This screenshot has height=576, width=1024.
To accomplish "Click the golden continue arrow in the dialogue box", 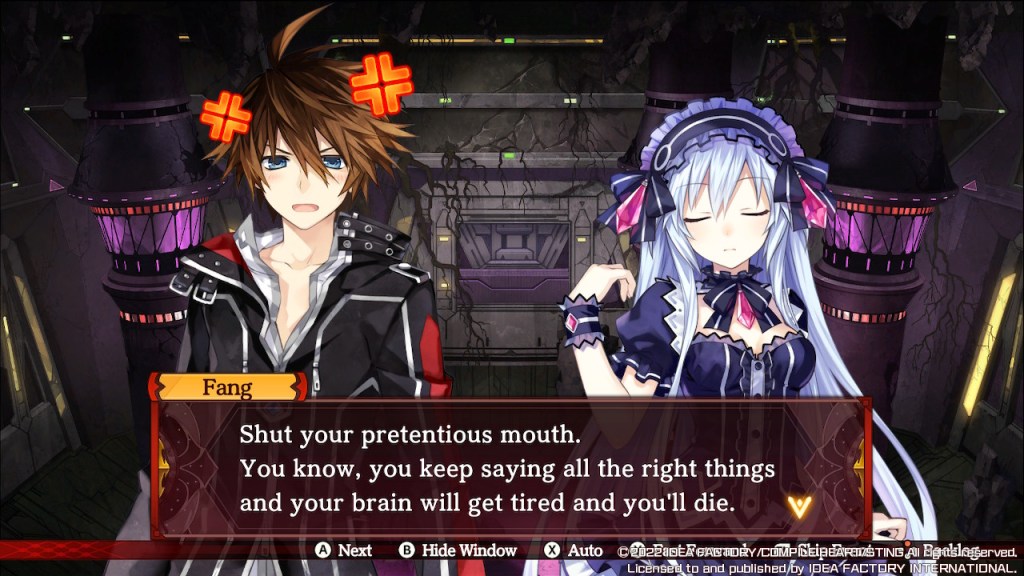I will (x=797, y=506).
